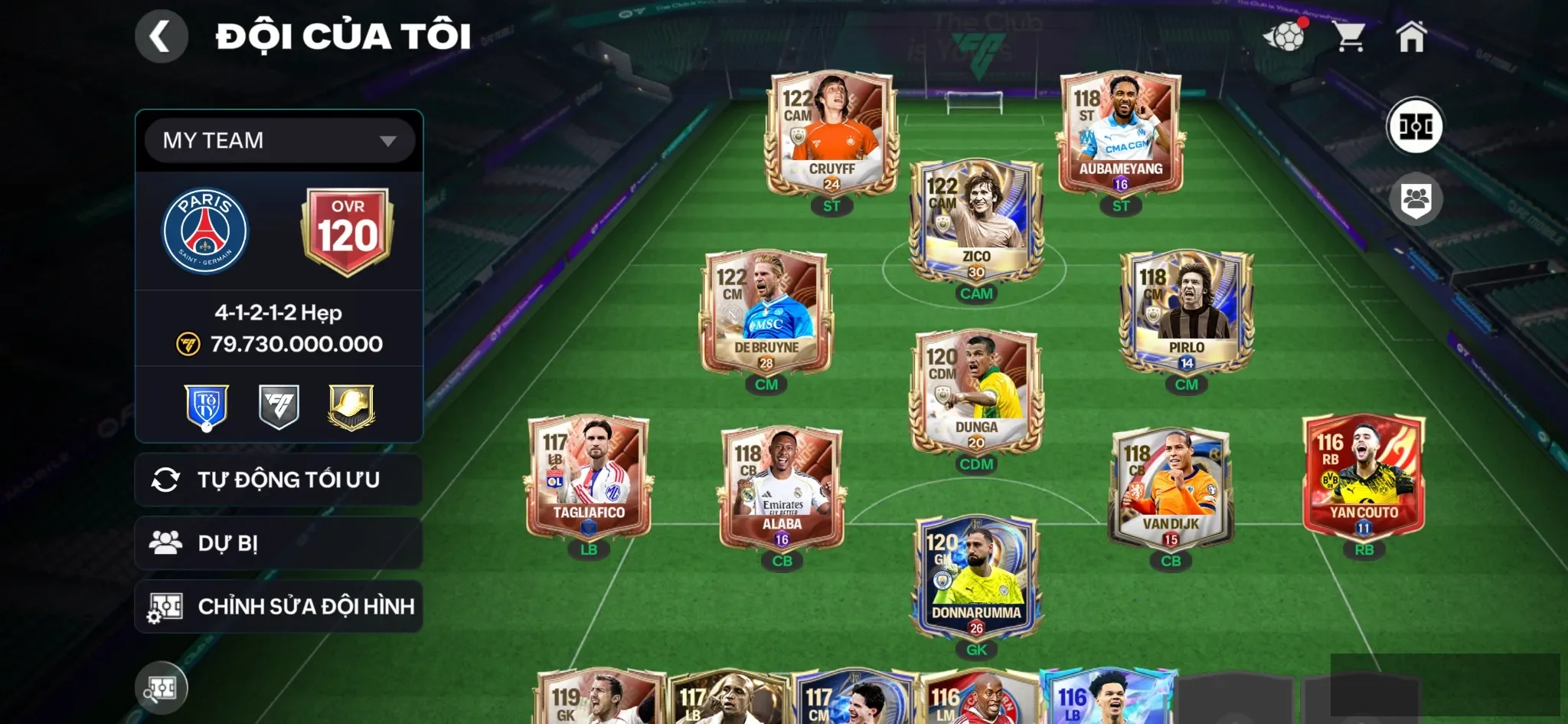
Task: Toggle the tactics board view icon
Action: pyautogui.click(x=1415, y=126)
